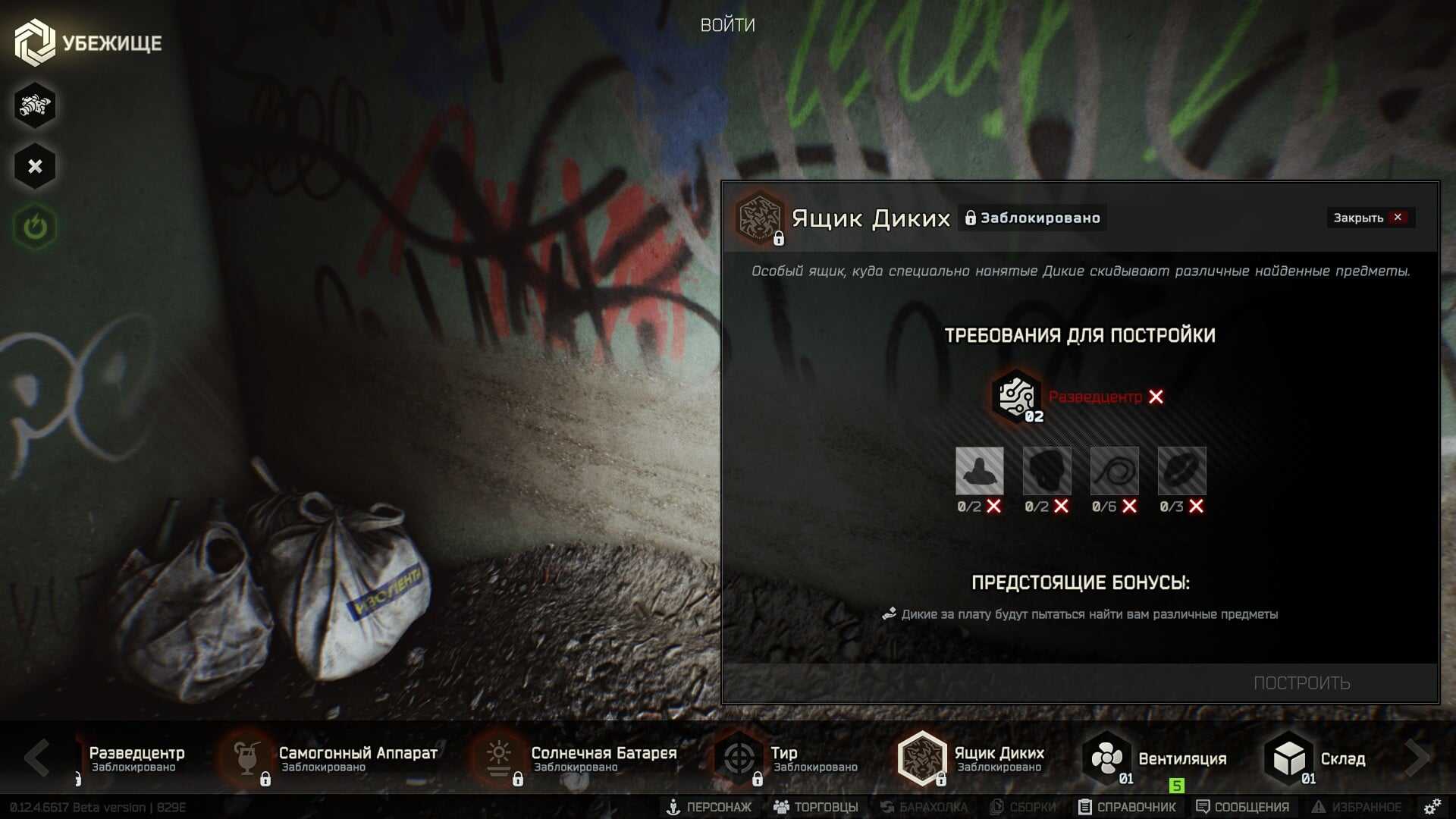Image resolution: width=1456 pixels, height=819 pixels.
Task: Select the Разведцентр requirement icon
Action: (1016, 396)
